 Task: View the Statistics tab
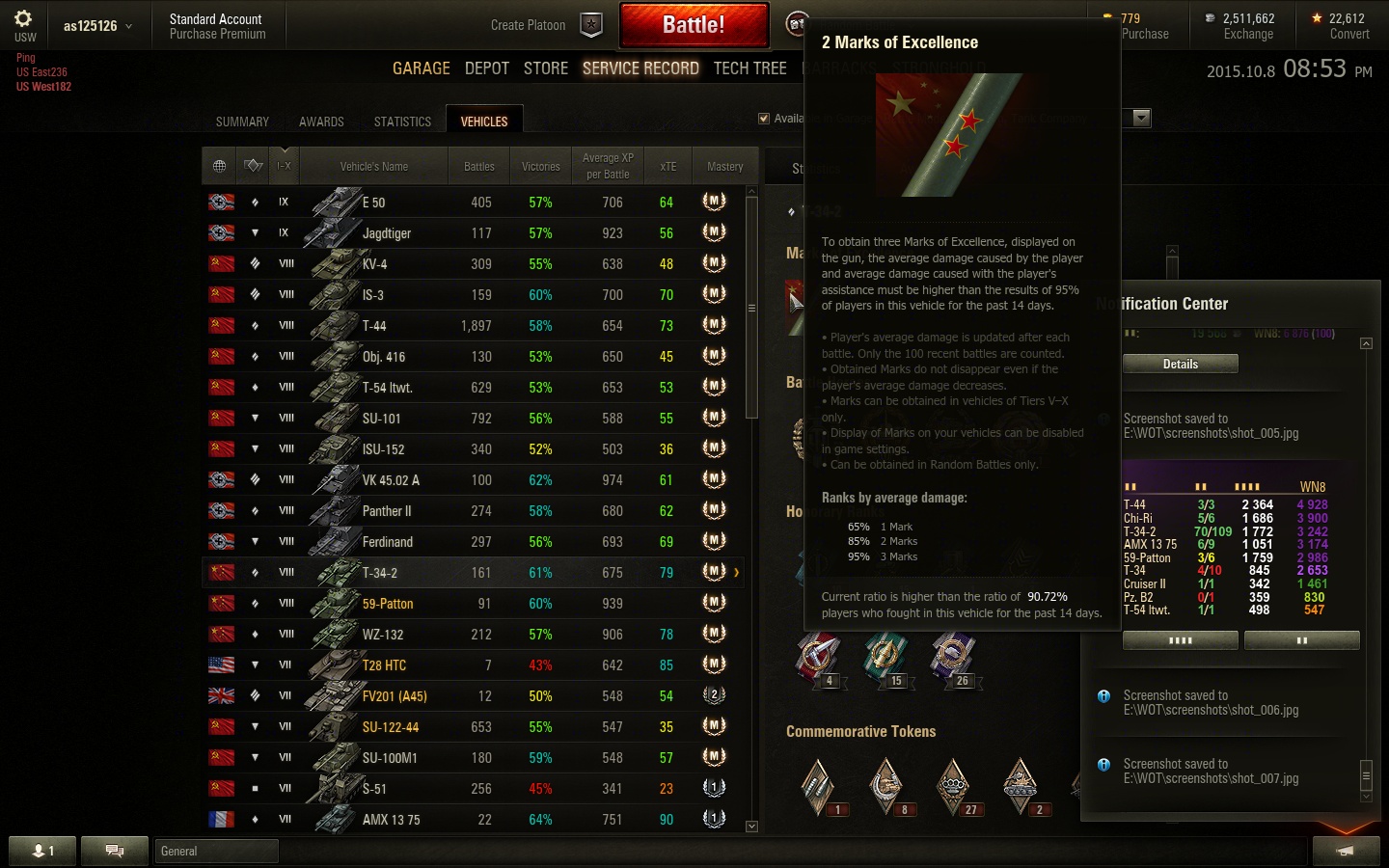(x=402, y=122)
